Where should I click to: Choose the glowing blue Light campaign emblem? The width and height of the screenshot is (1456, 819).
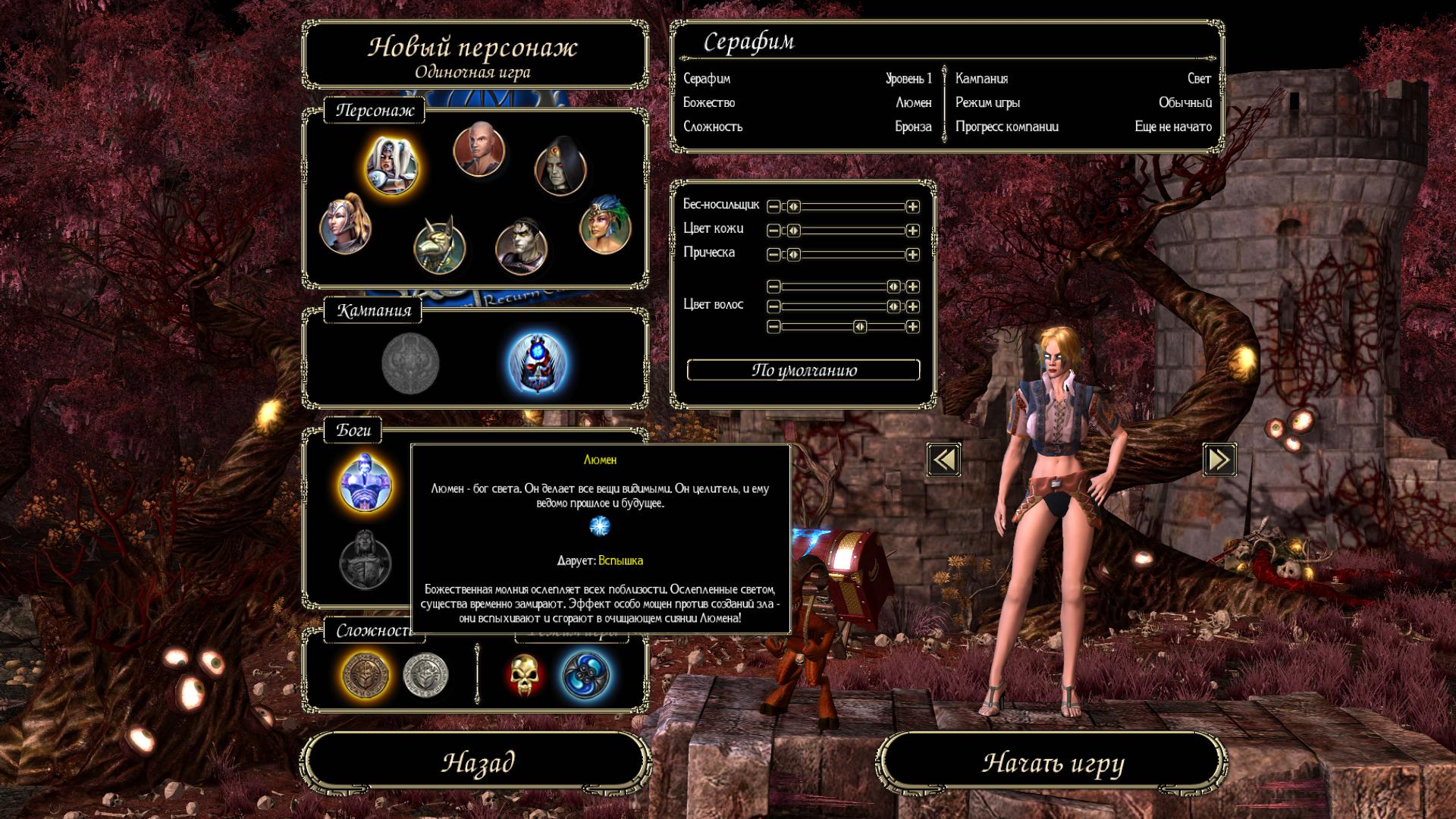click(x=537, y=363)
